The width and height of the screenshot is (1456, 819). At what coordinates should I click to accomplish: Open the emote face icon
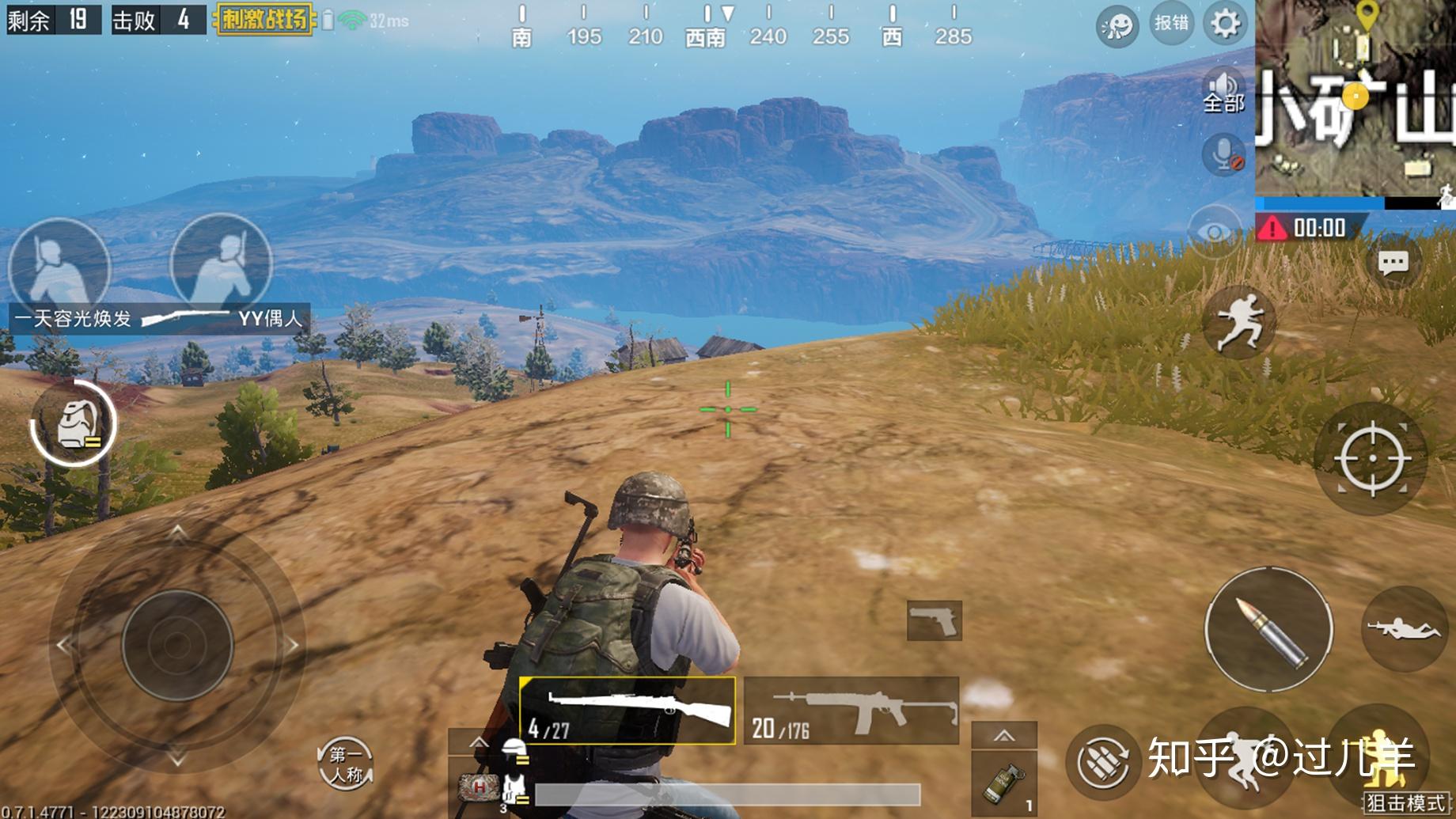click(1117, 26)
